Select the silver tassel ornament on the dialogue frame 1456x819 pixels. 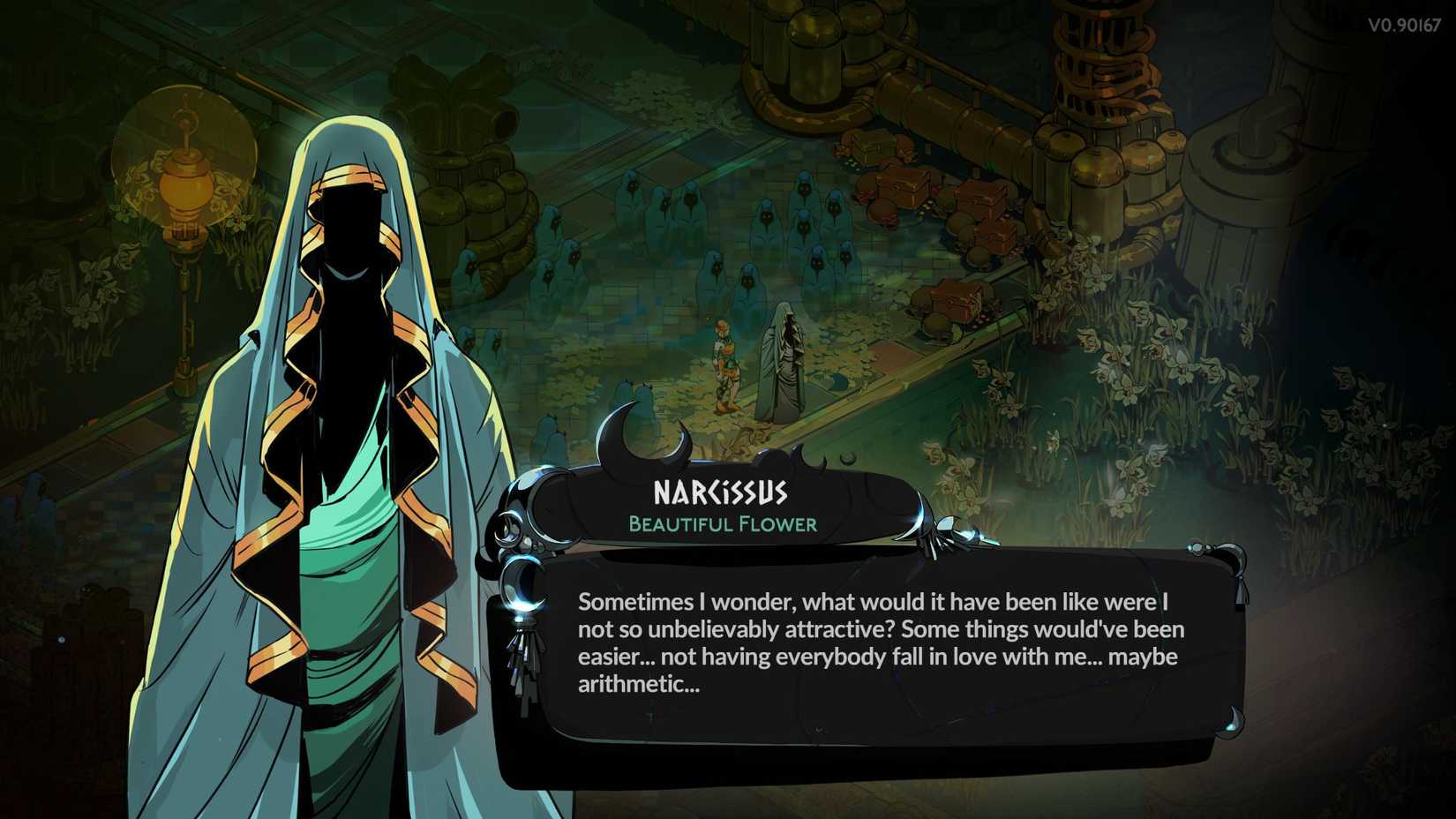tap(527, 665)
